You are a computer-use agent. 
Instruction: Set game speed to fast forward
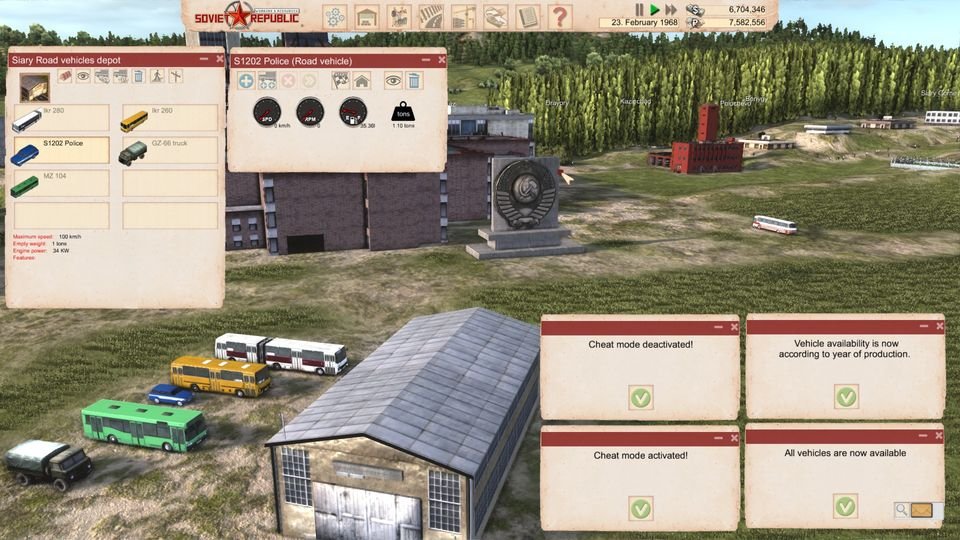[x=670, y=9]
